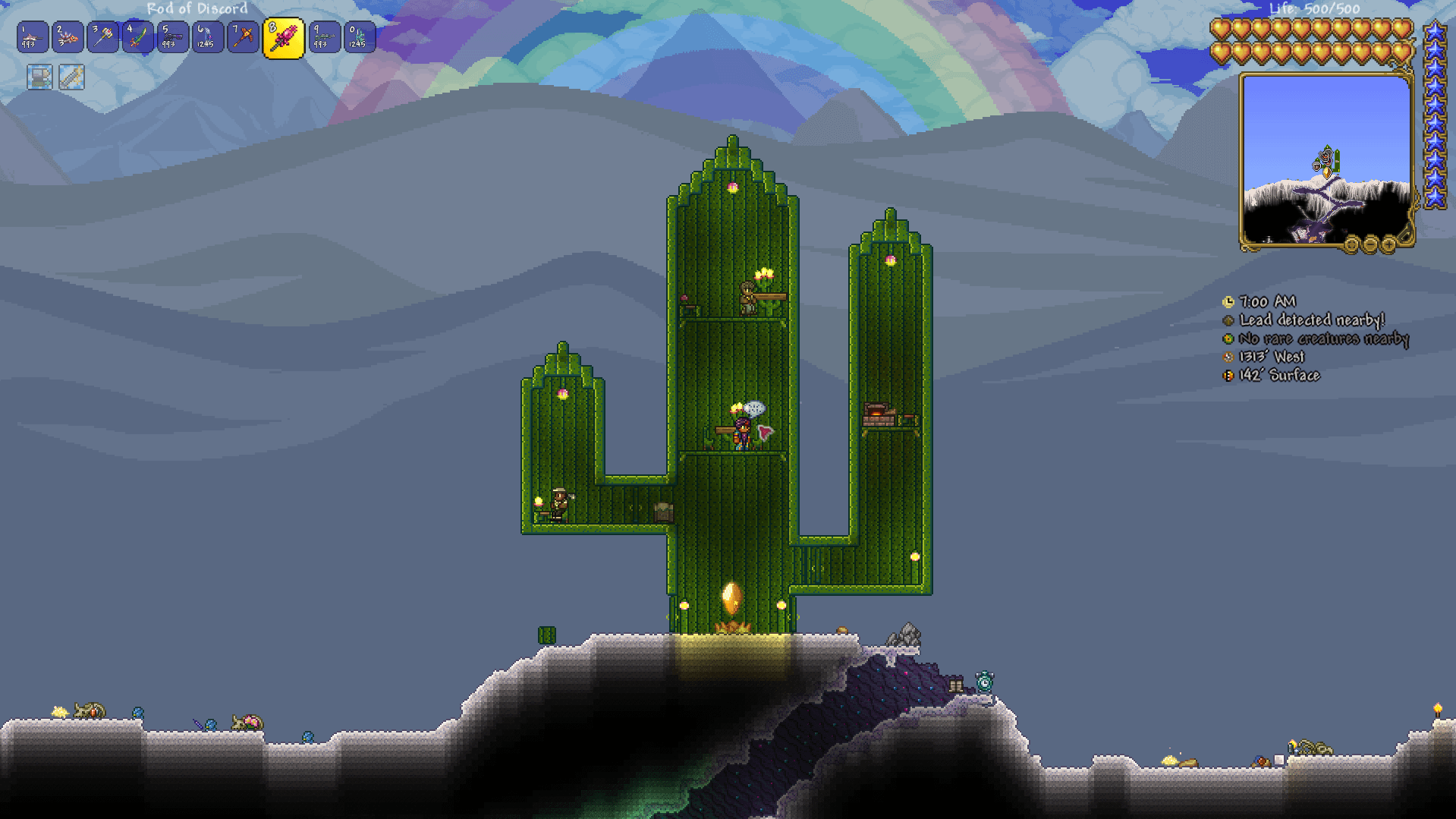Click the highlighted Rod of Discord slot
Screen dimensions: 1456x819
pos(283,38)
